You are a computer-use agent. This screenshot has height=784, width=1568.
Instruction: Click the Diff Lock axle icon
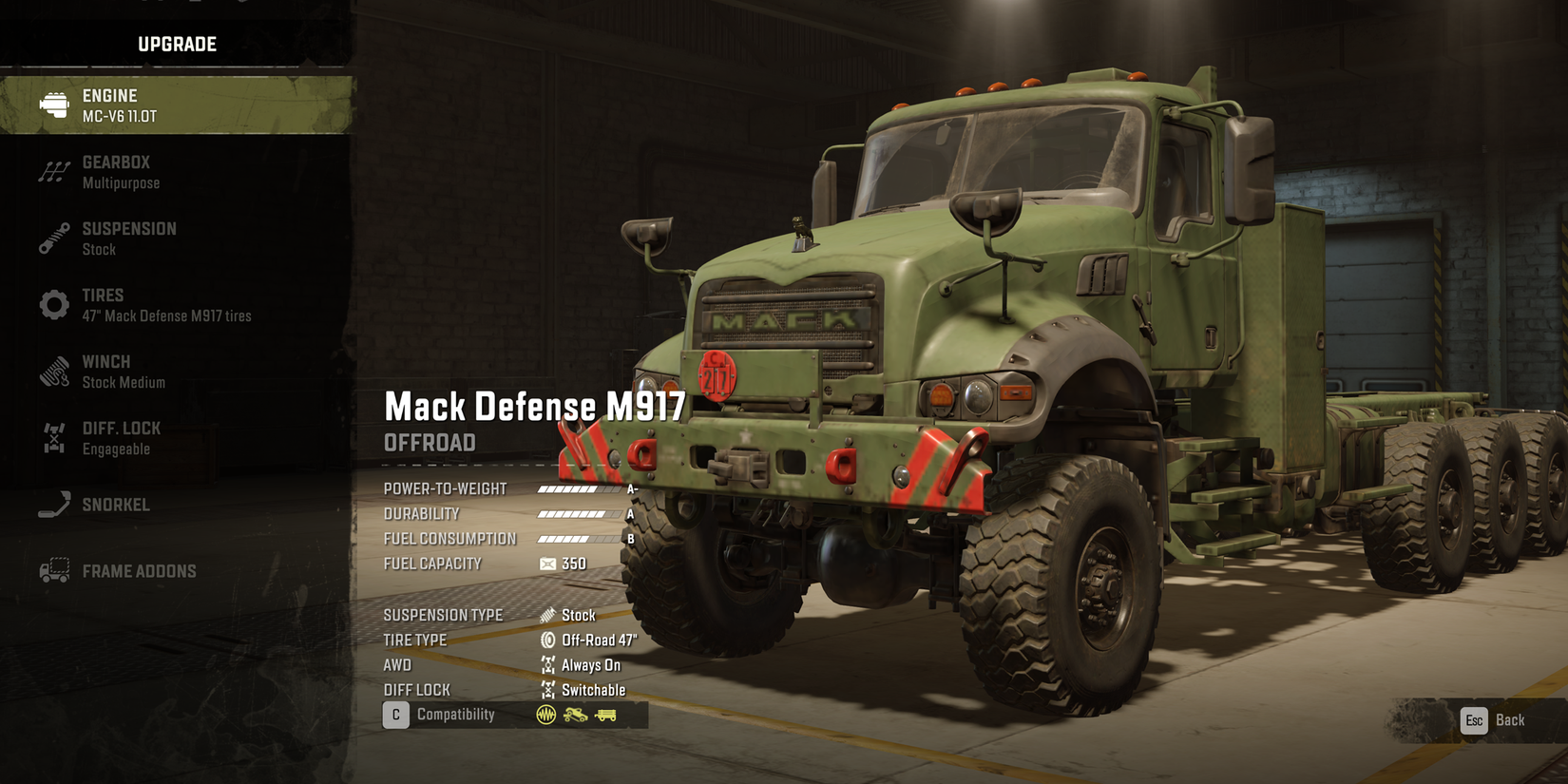coord(53,437)
